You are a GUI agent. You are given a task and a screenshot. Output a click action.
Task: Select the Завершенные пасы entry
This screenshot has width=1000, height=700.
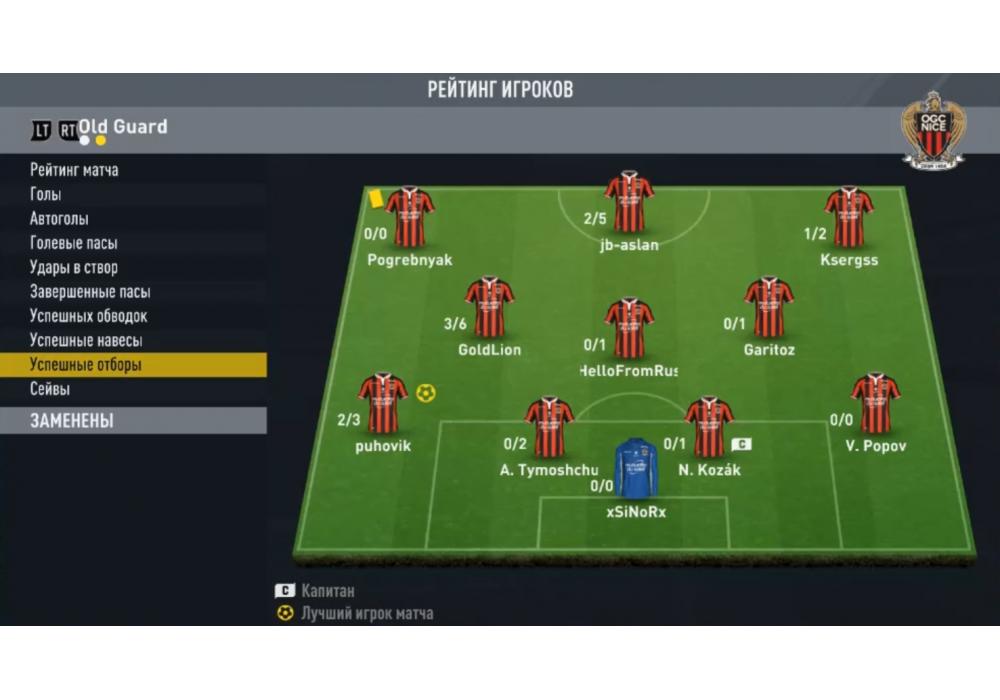pos(90,292)
